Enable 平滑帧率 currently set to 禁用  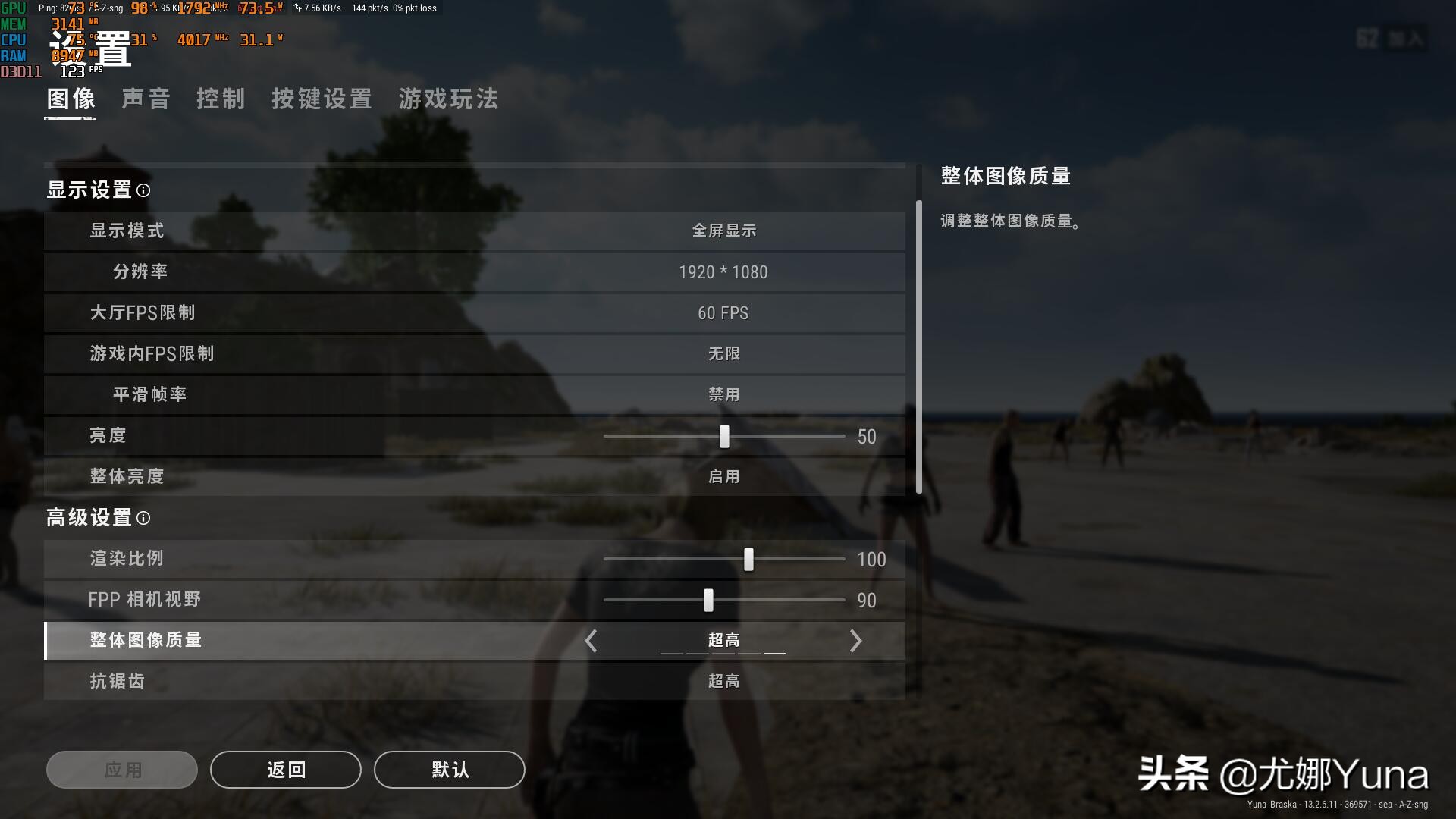[723, 394]
